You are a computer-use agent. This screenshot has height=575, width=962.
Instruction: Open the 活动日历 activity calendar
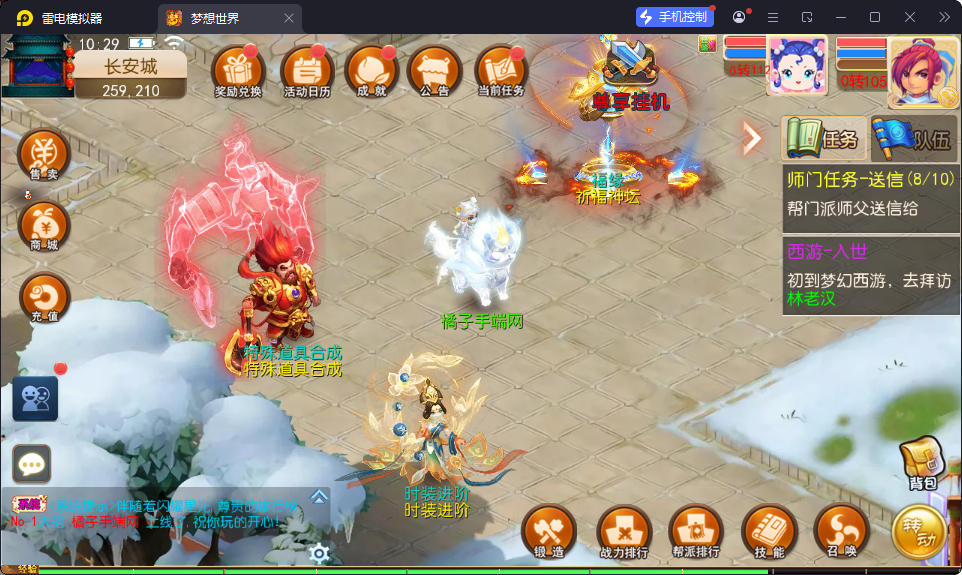(307, 71)
